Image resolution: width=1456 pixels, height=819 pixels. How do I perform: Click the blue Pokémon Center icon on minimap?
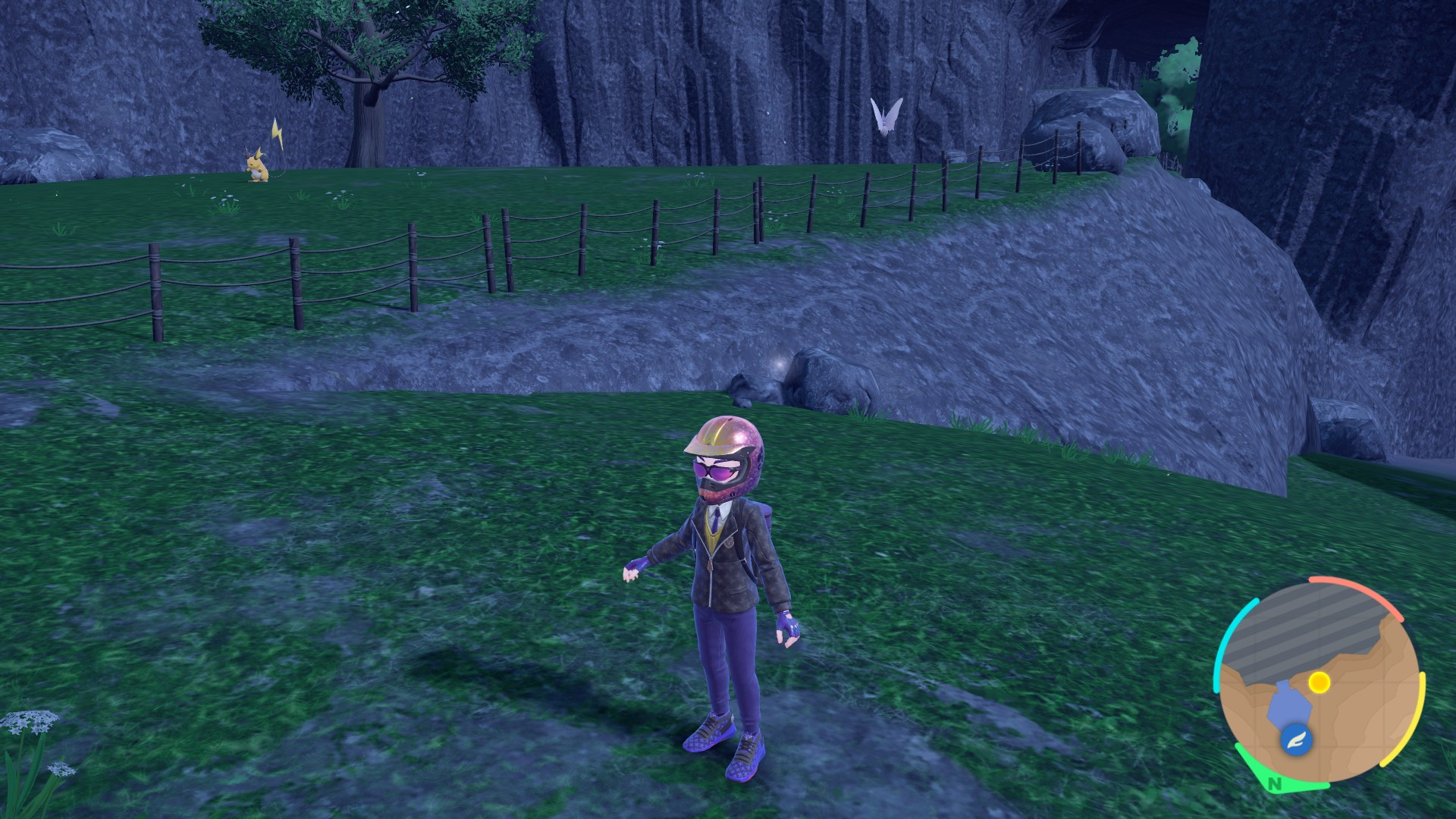tap(1298, 740)
